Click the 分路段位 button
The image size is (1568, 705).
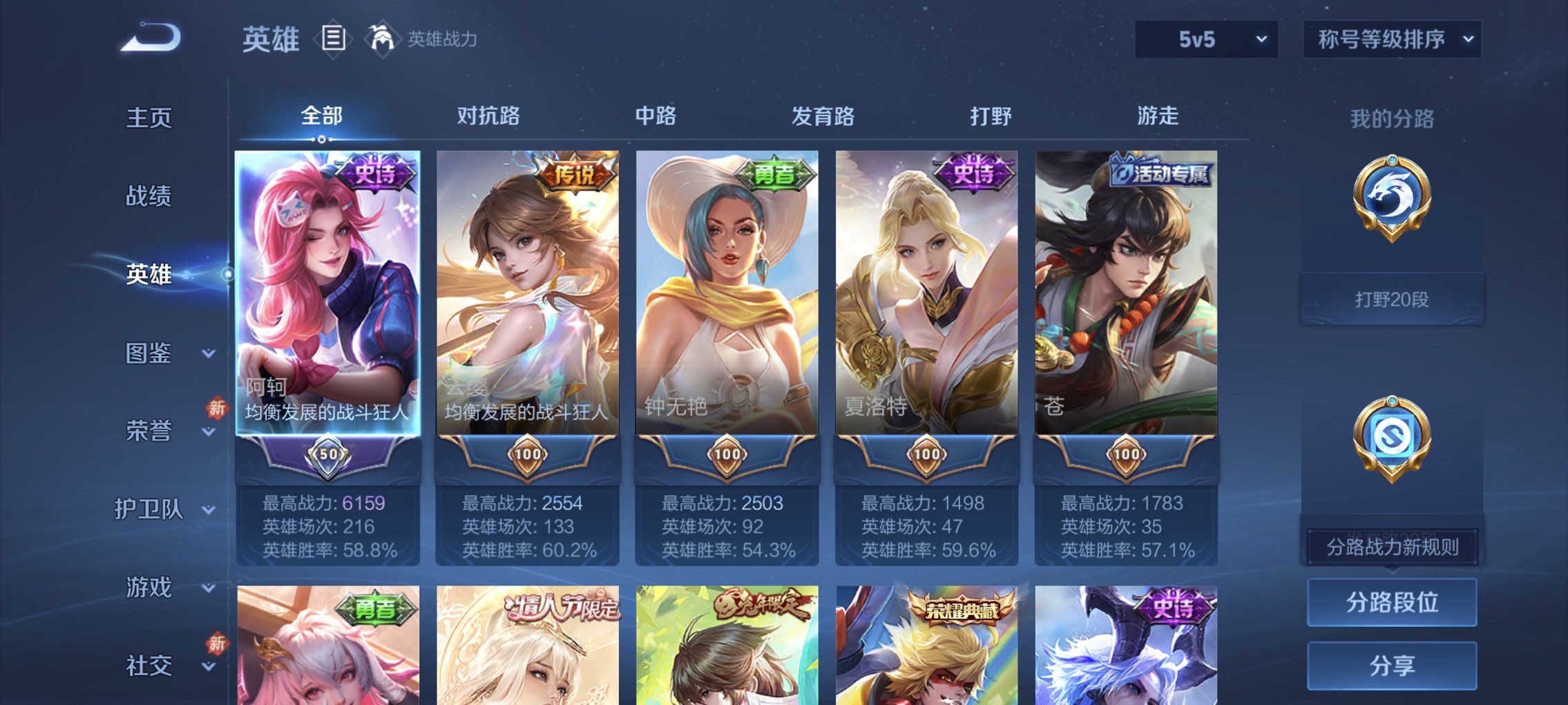click(1391, 601)
